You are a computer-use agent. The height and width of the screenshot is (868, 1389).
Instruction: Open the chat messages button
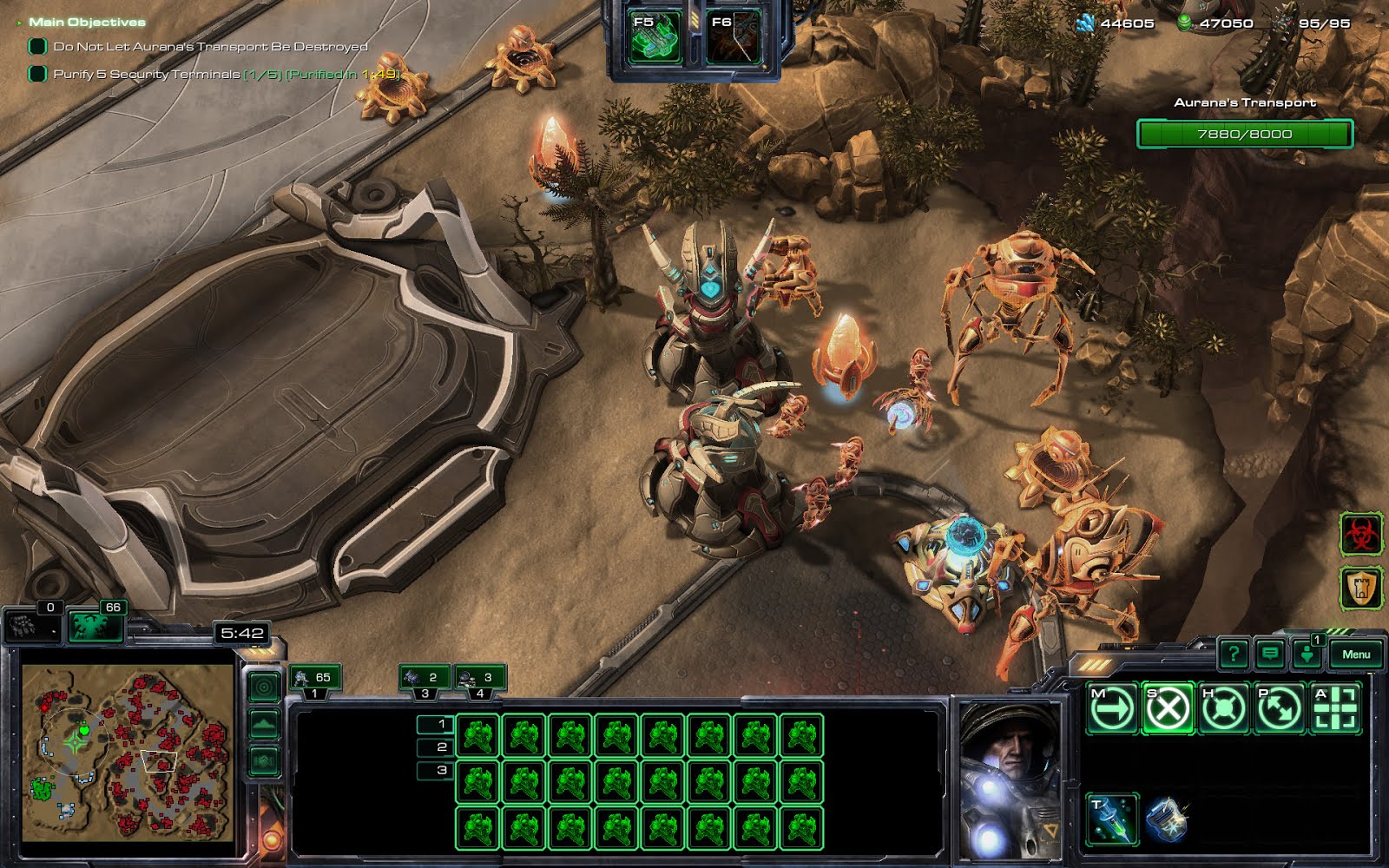pyautogui.click(x=1270, y=654)
